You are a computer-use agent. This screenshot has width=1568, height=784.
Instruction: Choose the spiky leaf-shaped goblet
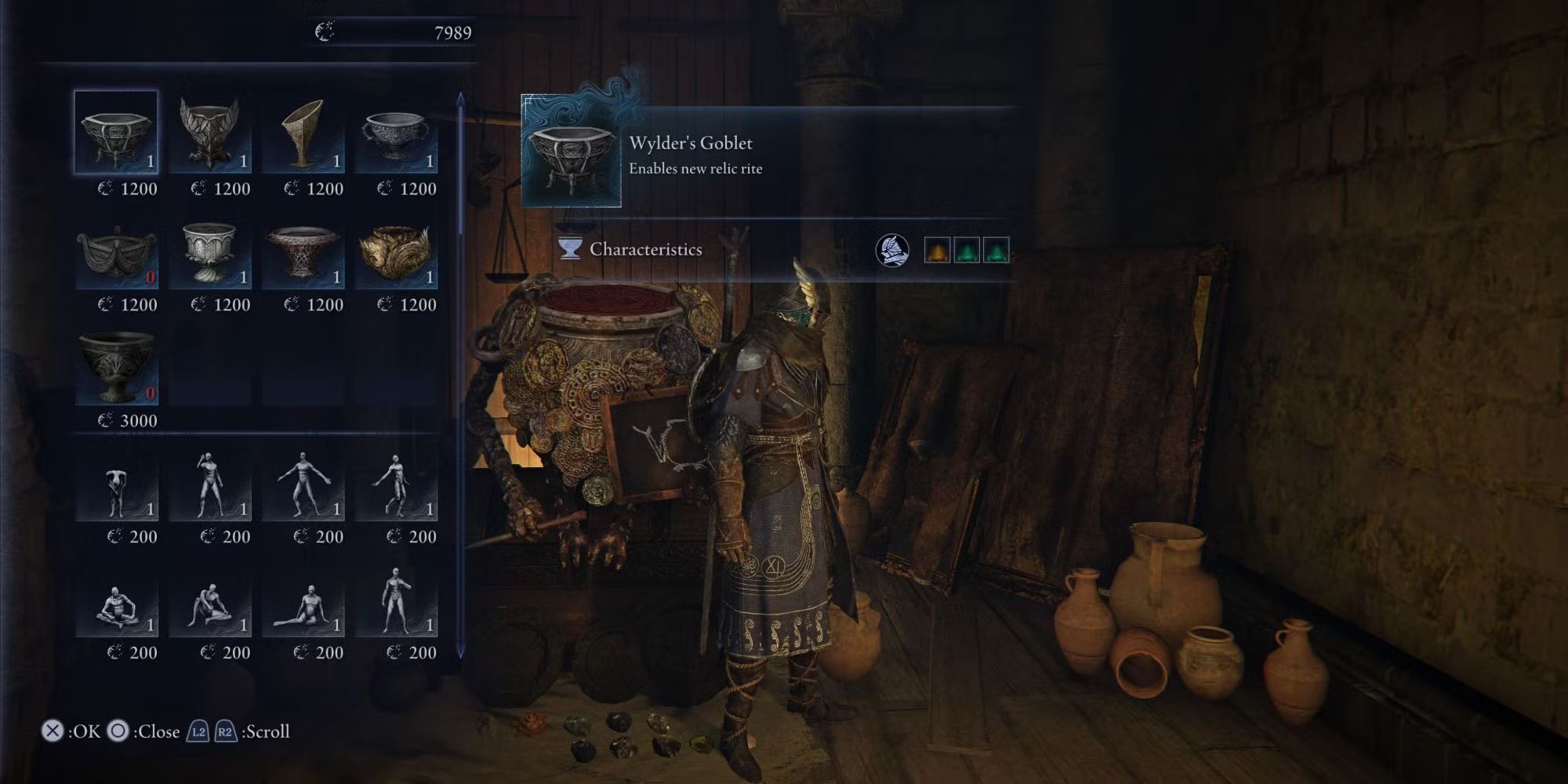coord(209,132)
